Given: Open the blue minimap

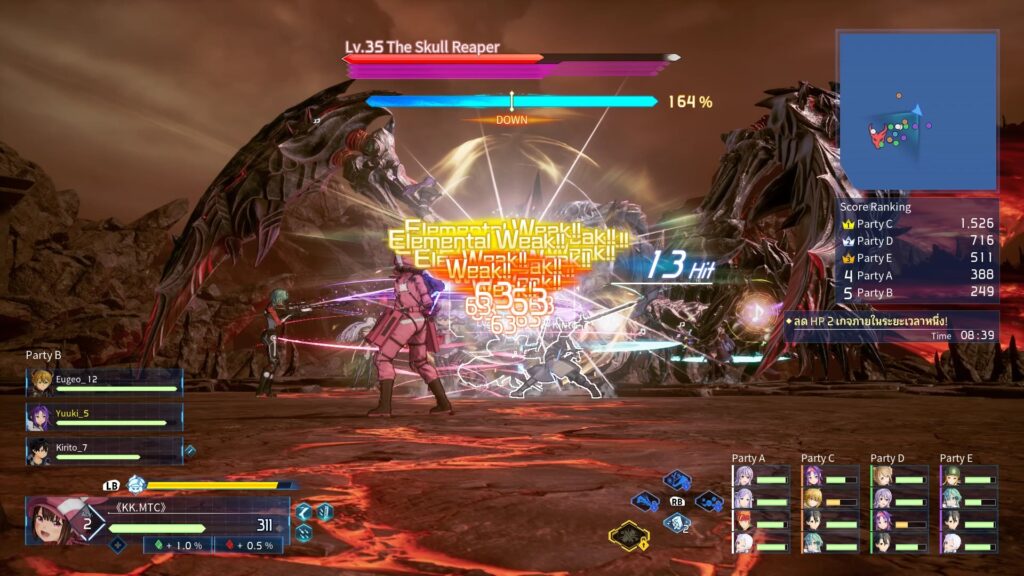Looking at the screenshot, I should [917, 111].
